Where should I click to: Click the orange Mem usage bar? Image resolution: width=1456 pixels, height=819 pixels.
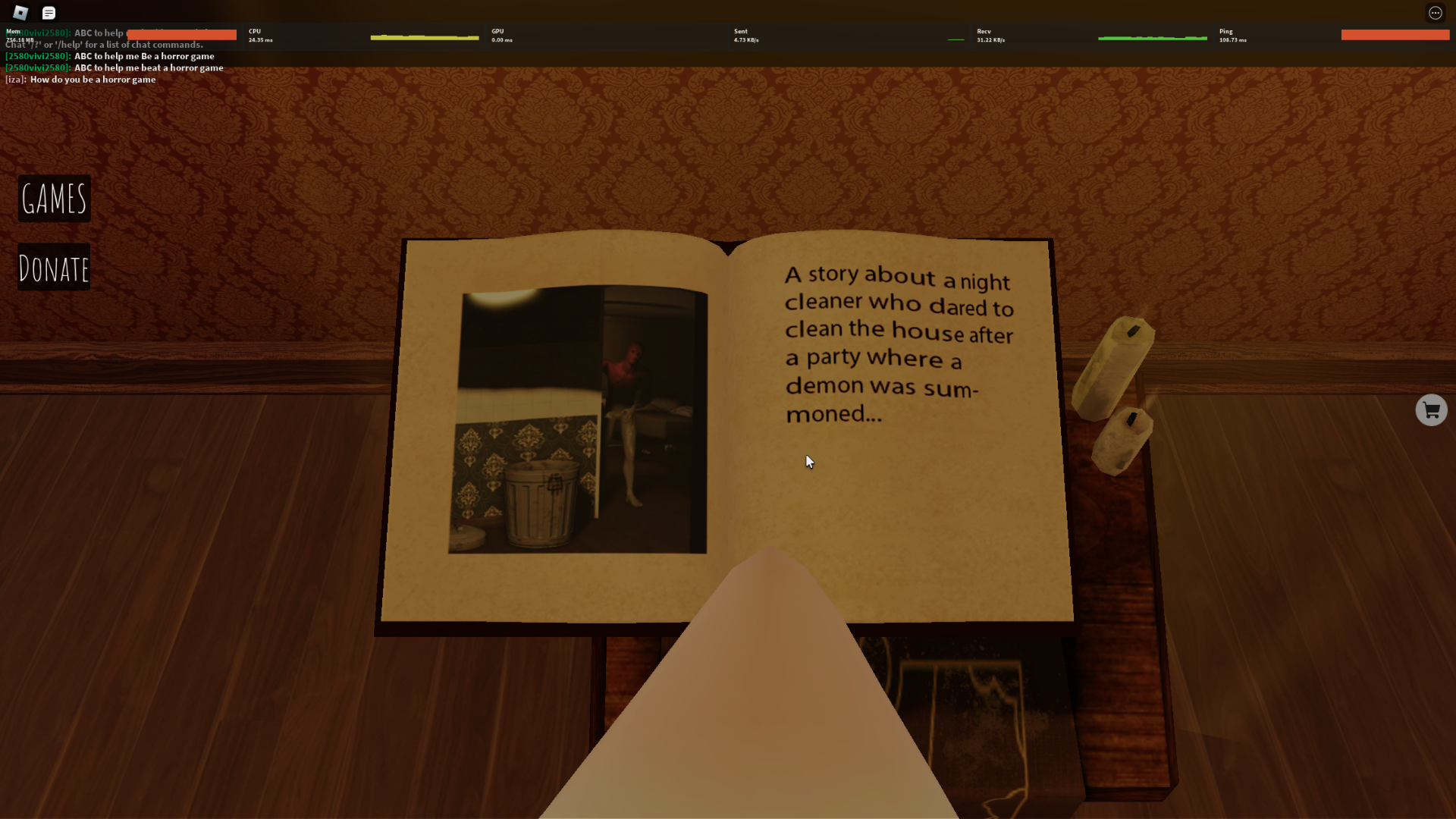pyautogui.click(x=180, y=35)
